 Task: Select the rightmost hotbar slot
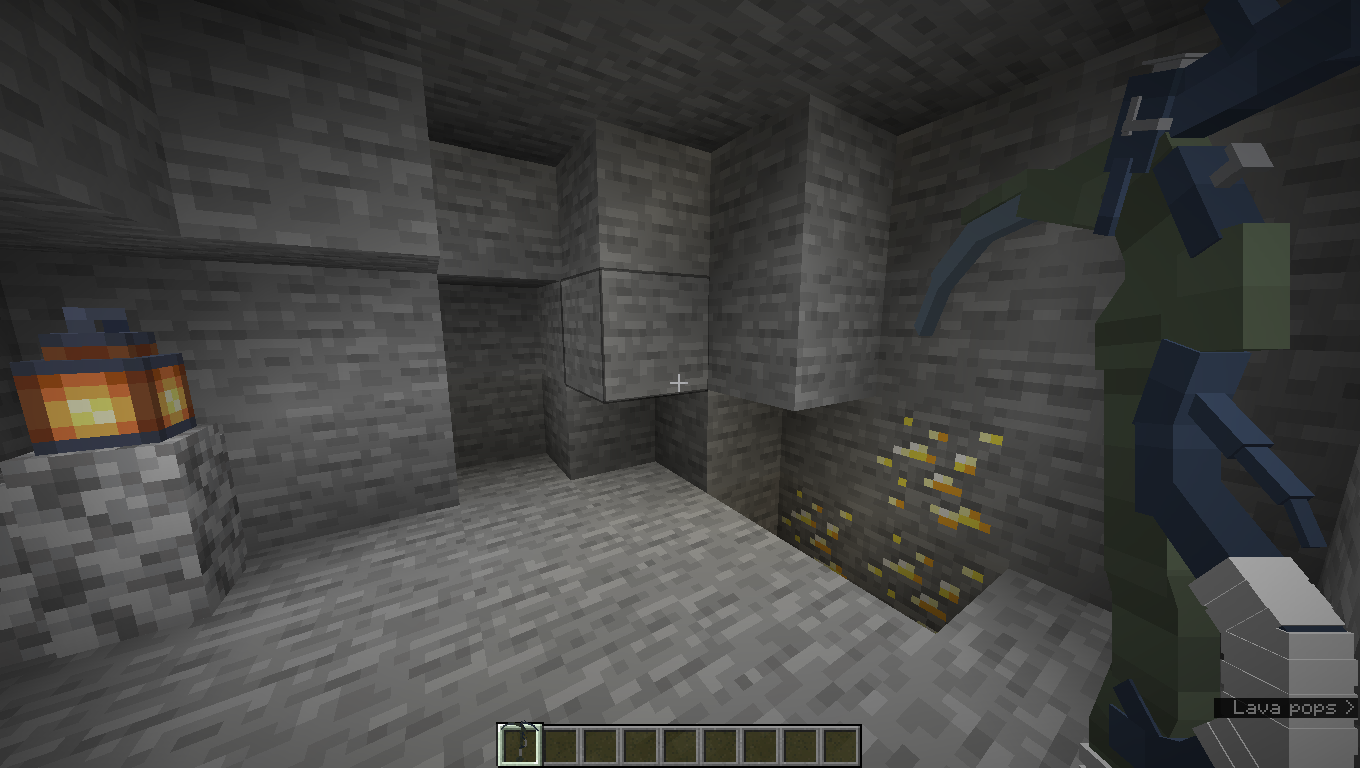coord(842,740)
